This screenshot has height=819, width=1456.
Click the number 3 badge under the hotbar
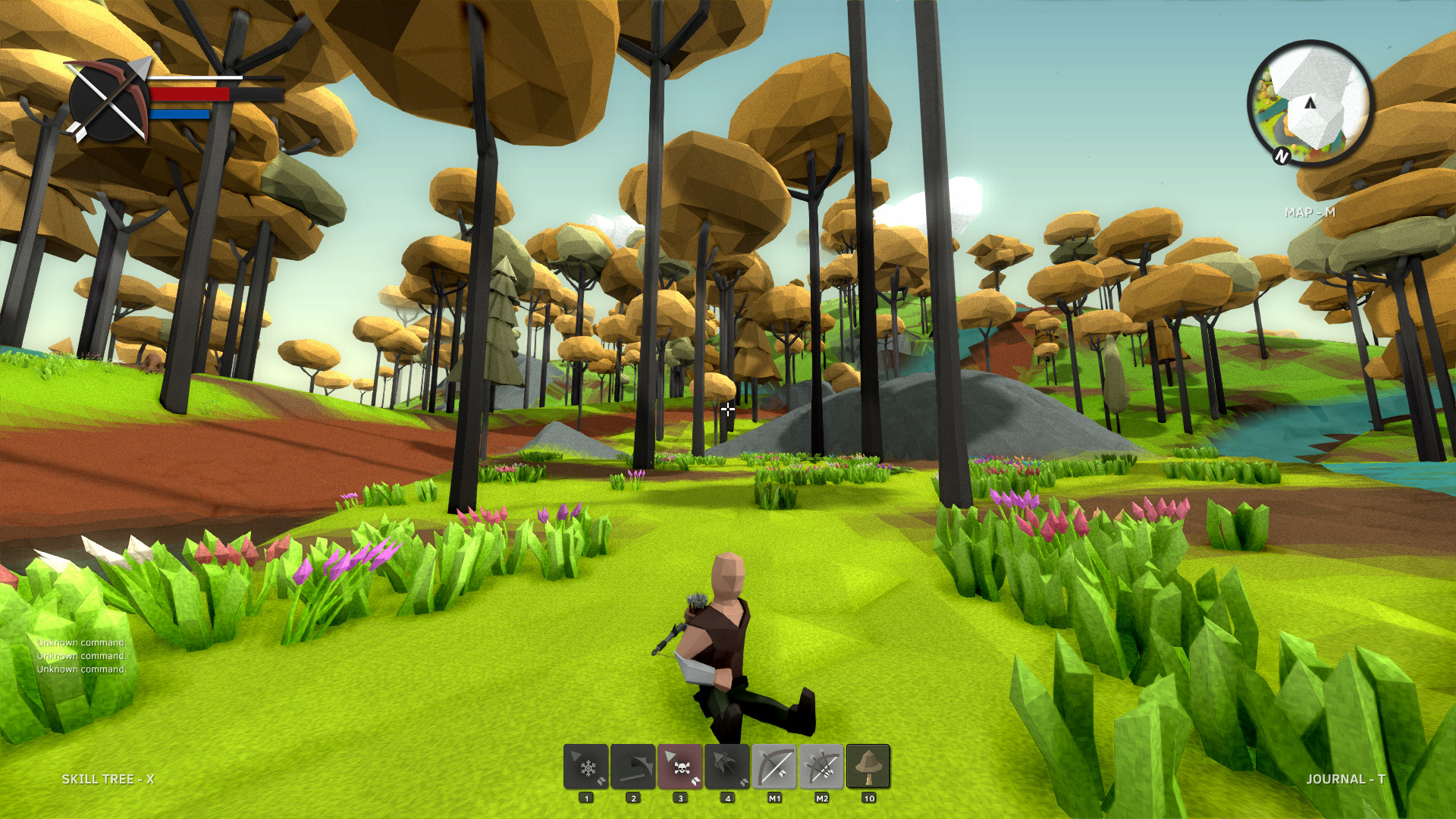pyautogui.click(x=680, y=798)
